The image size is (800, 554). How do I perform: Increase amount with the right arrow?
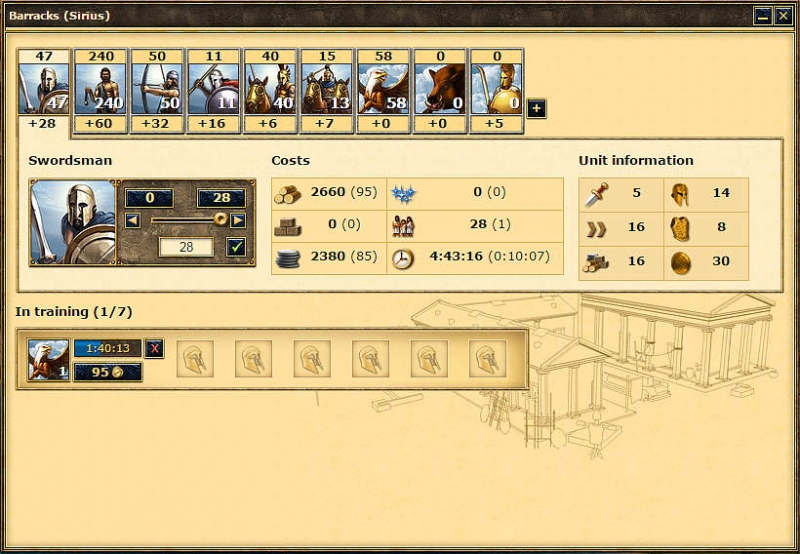coord(237,220)
